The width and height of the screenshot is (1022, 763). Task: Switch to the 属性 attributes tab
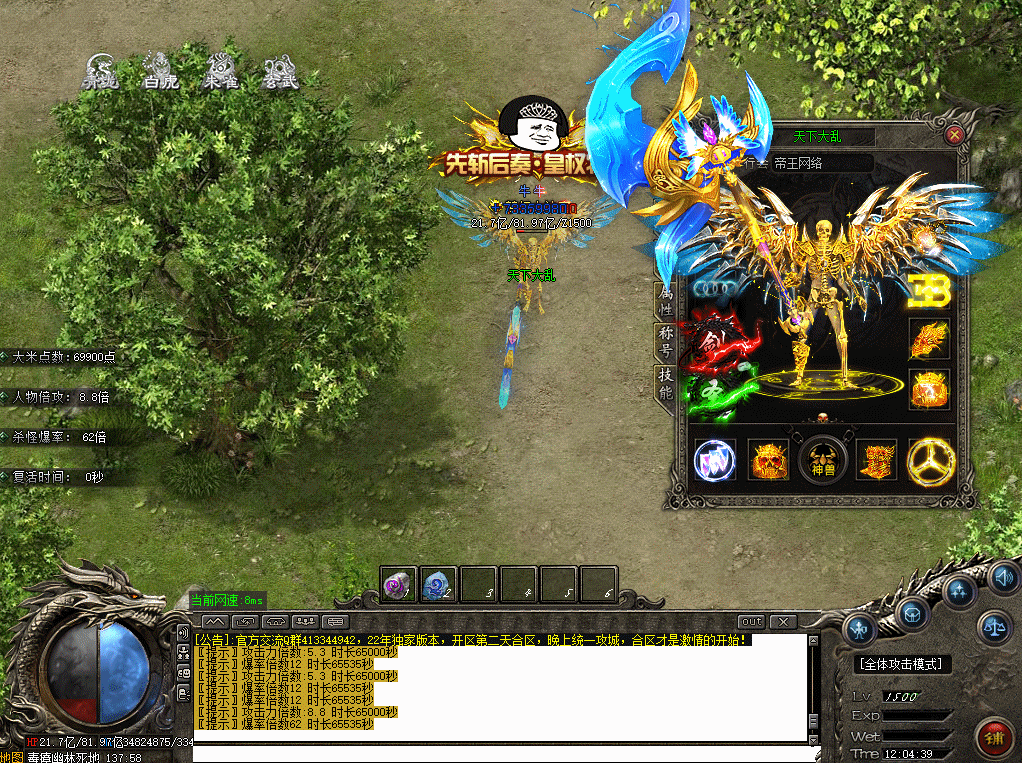coord(665,300)
